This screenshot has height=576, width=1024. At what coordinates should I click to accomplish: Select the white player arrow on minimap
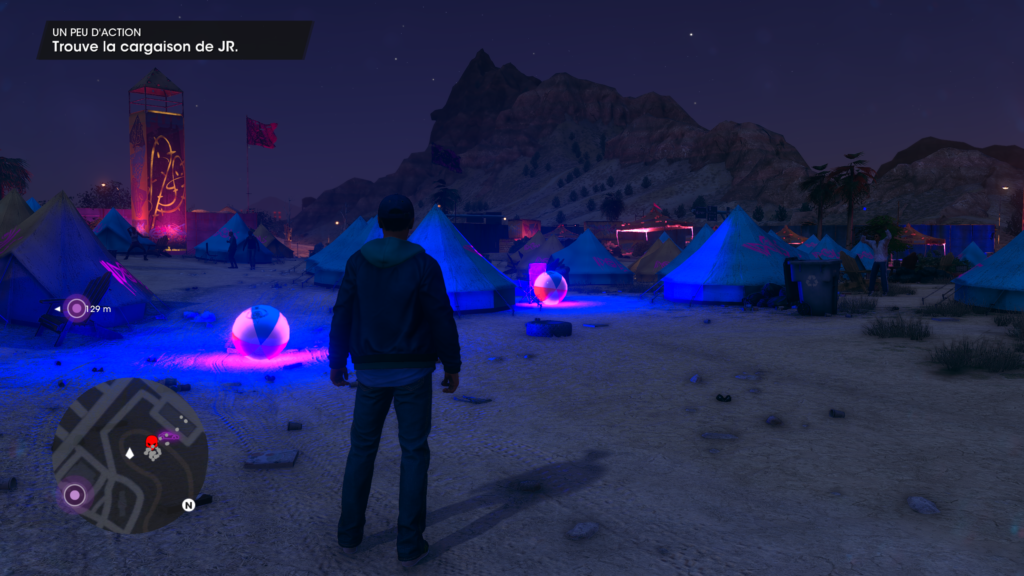(x=129, y=454)
